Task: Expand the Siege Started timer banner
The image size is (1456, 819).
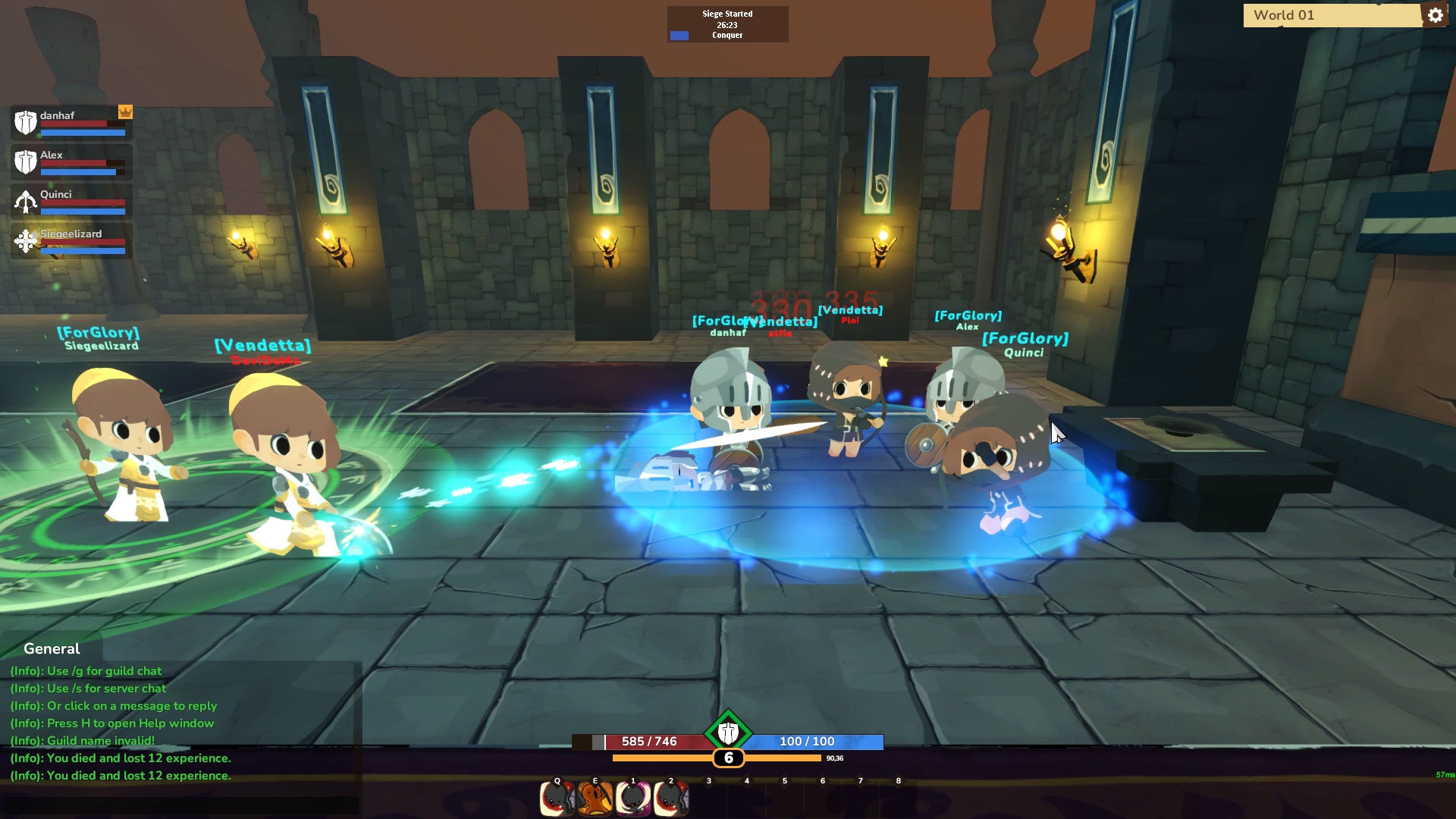Action: pyautogui.click(x=727, y=24)
